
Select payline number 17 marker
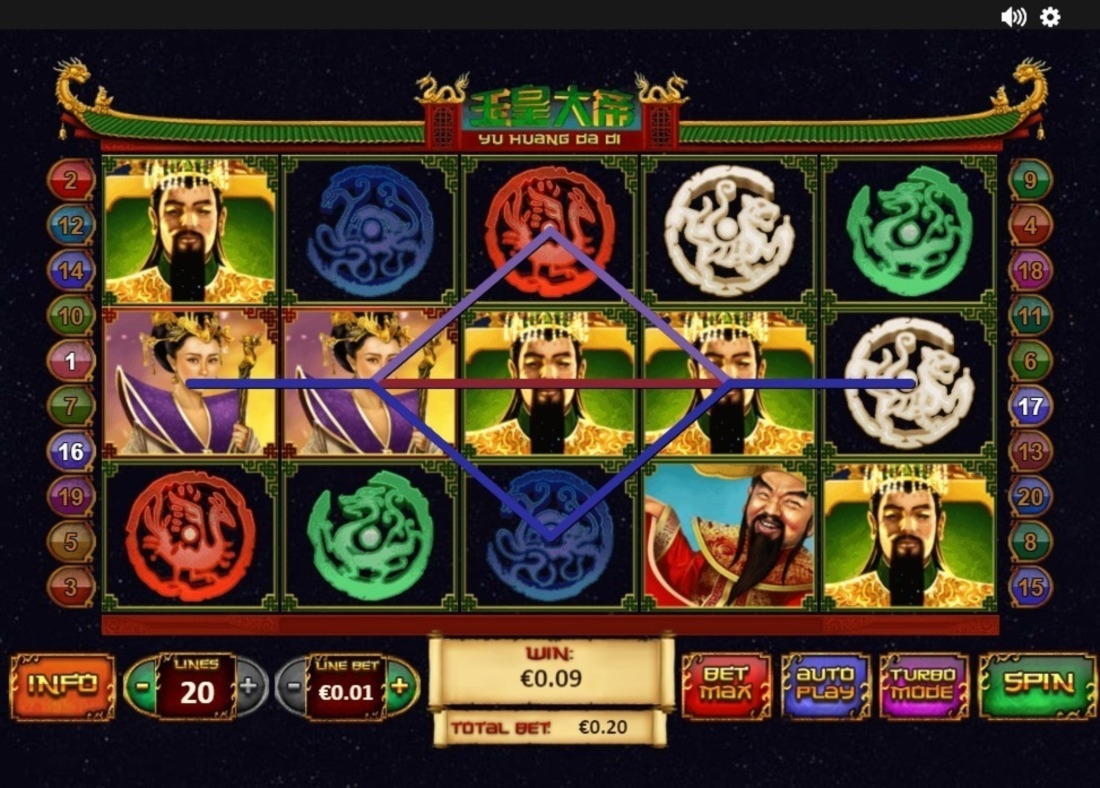(1030, 406)
